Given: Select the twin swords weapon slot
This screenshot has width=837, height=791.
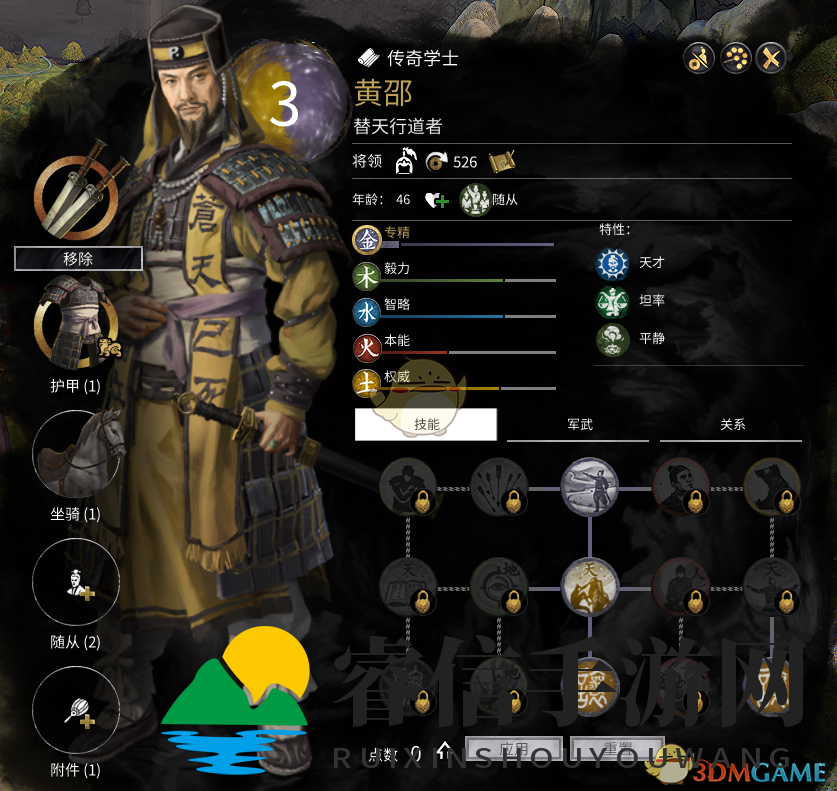Looking at the screenshot, I should coord(76,192).
